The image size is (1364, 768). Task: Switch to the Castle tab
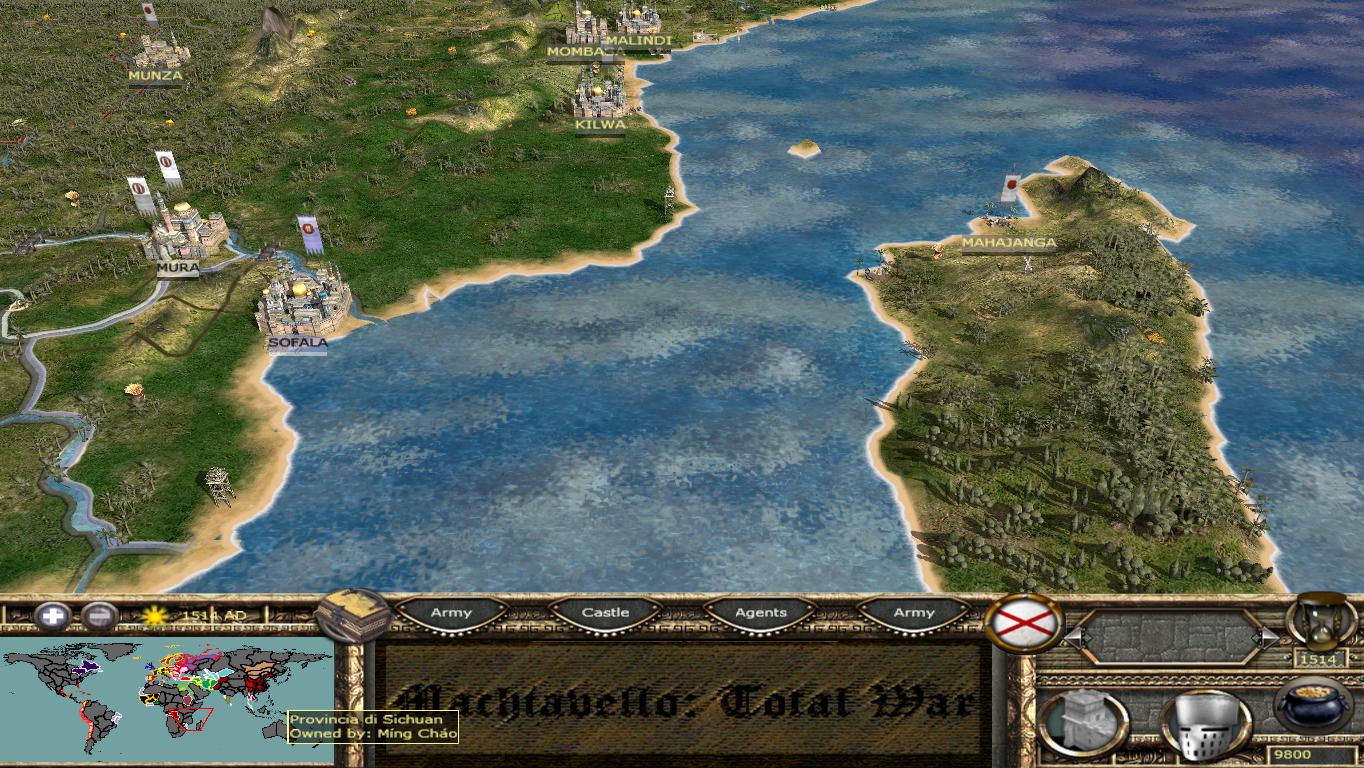[x=604, y=612]
